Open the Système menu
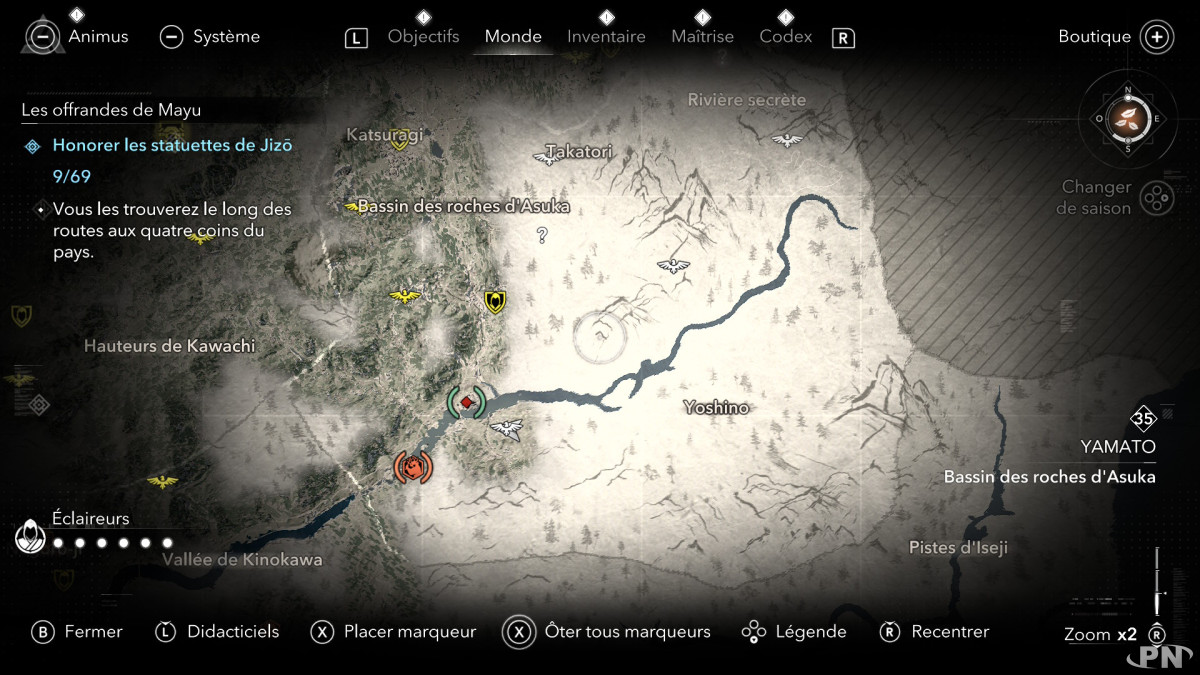Viewport: 1200px width, 675px height. point(210,37)
